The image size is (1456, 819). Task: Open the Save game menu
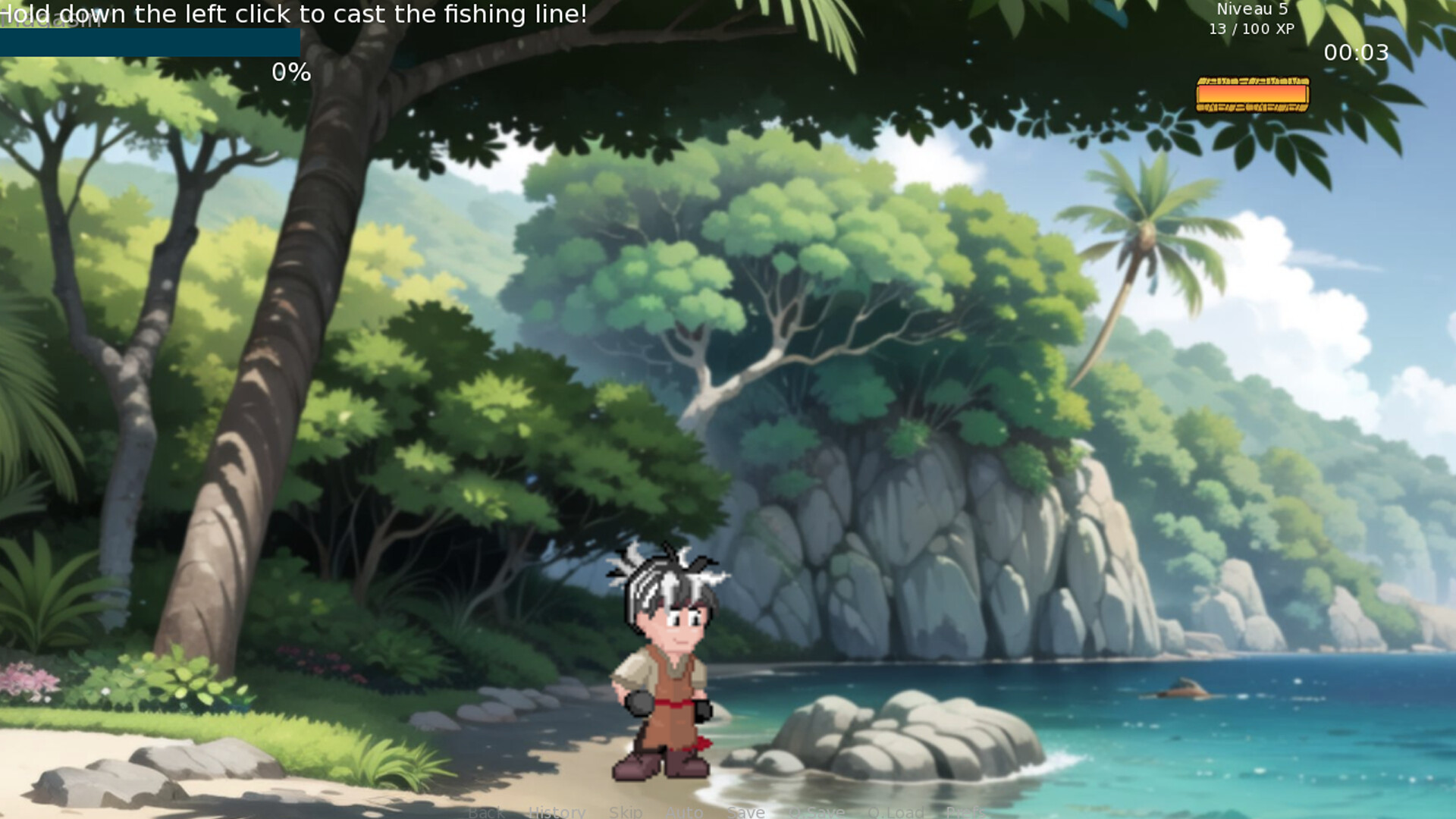coord(745,813)
